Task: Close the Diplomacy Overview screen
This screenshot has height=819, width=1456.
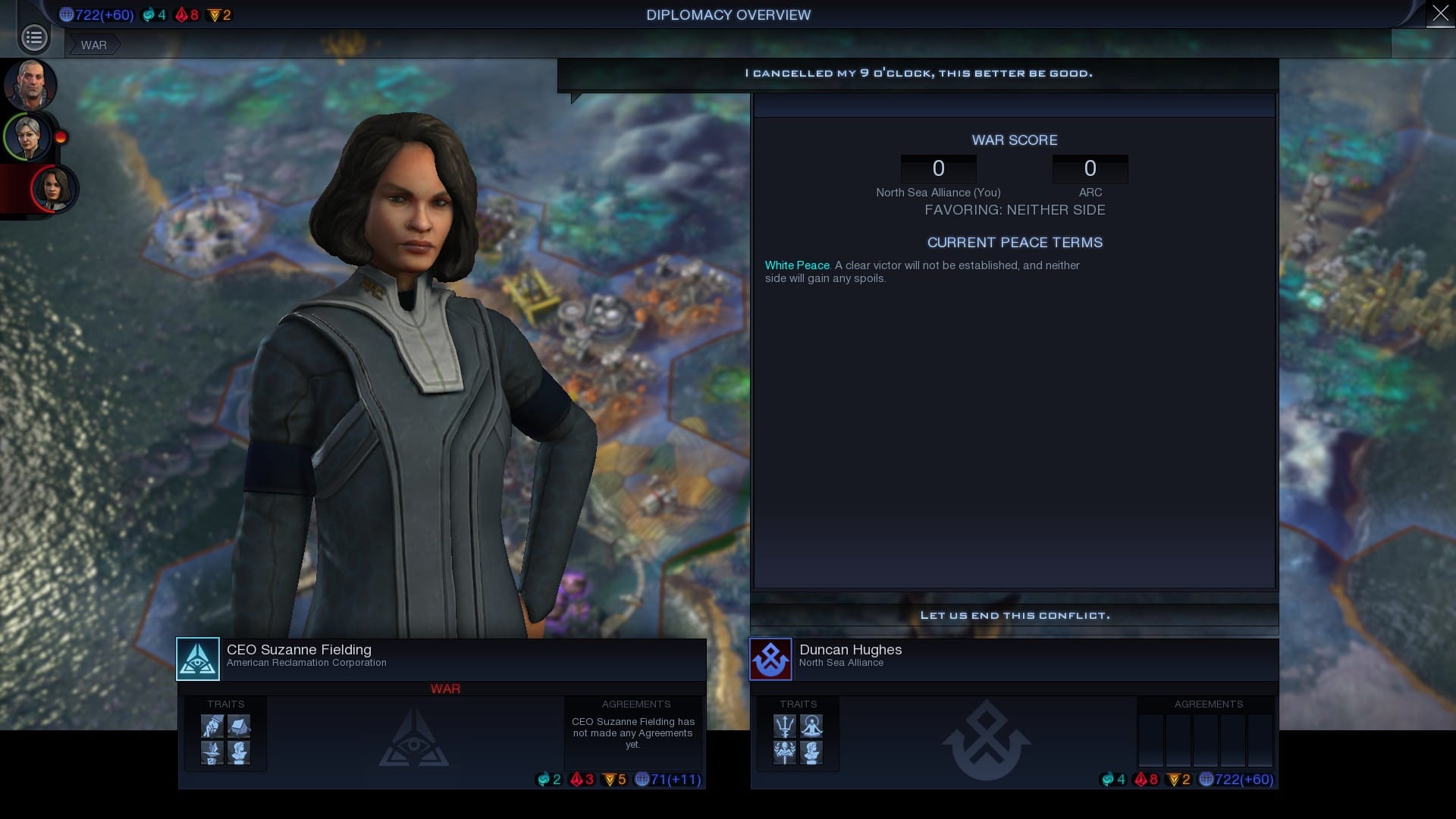Action: click(x=1440, y=14)
